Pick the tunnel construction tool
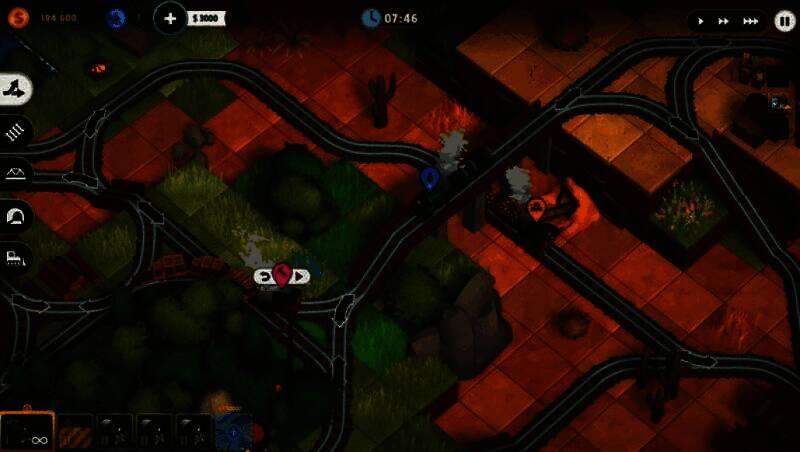 [16, 214]
